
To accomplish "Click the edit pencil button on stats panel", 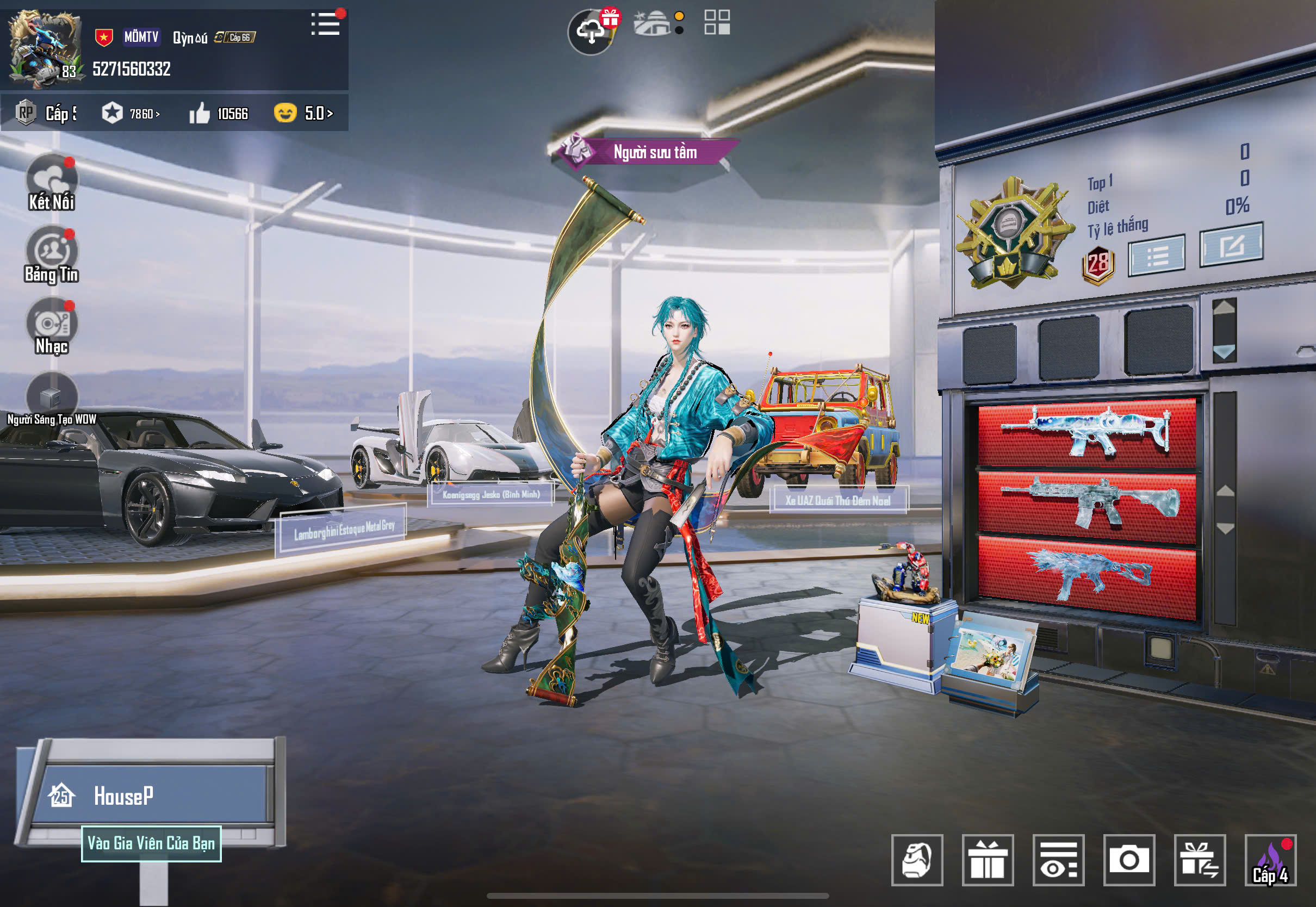I will (1231, 245).
